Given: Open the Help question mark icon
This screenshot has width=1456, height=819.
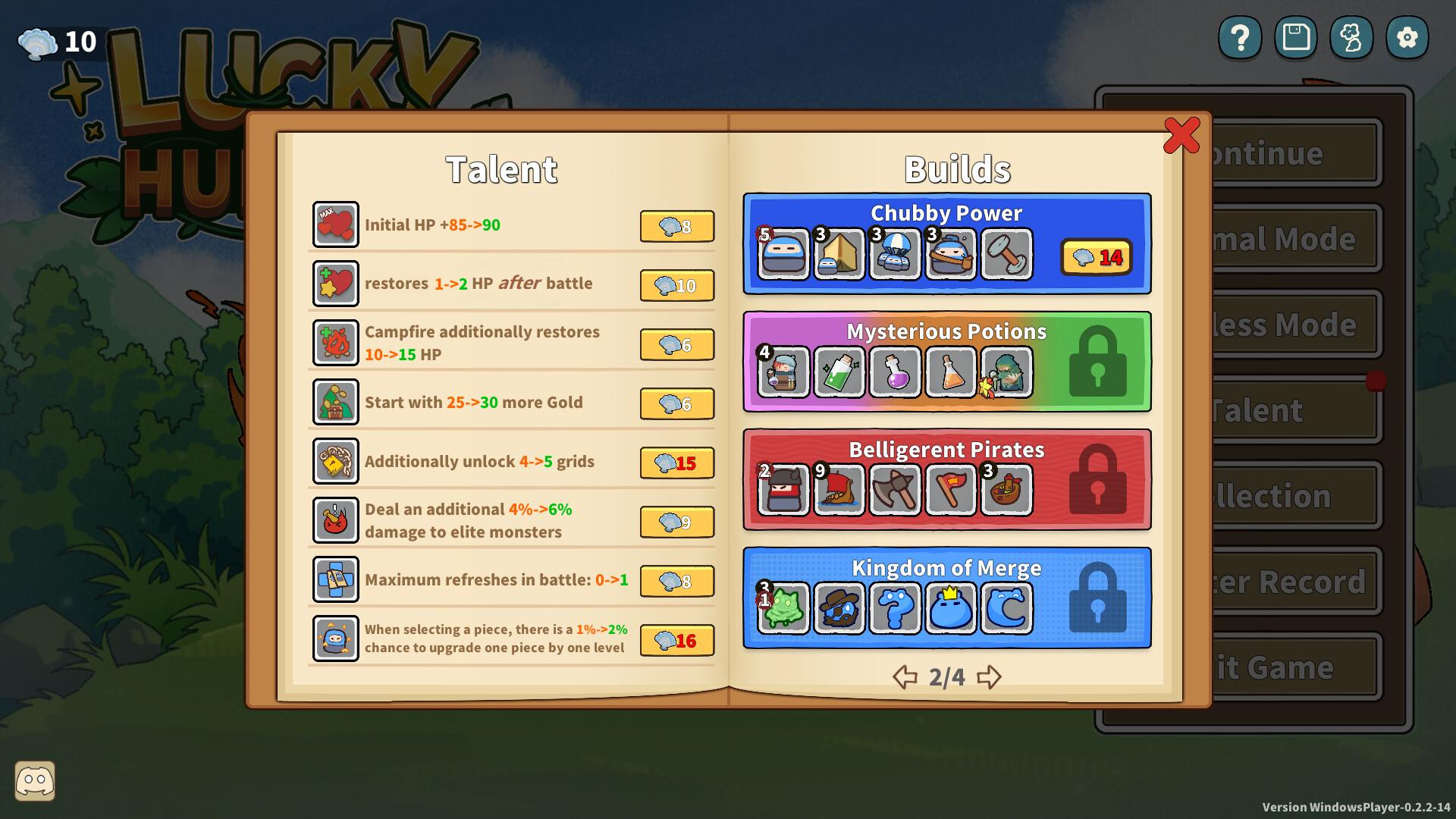Looking at the screenshot, I should point(1239,36).
